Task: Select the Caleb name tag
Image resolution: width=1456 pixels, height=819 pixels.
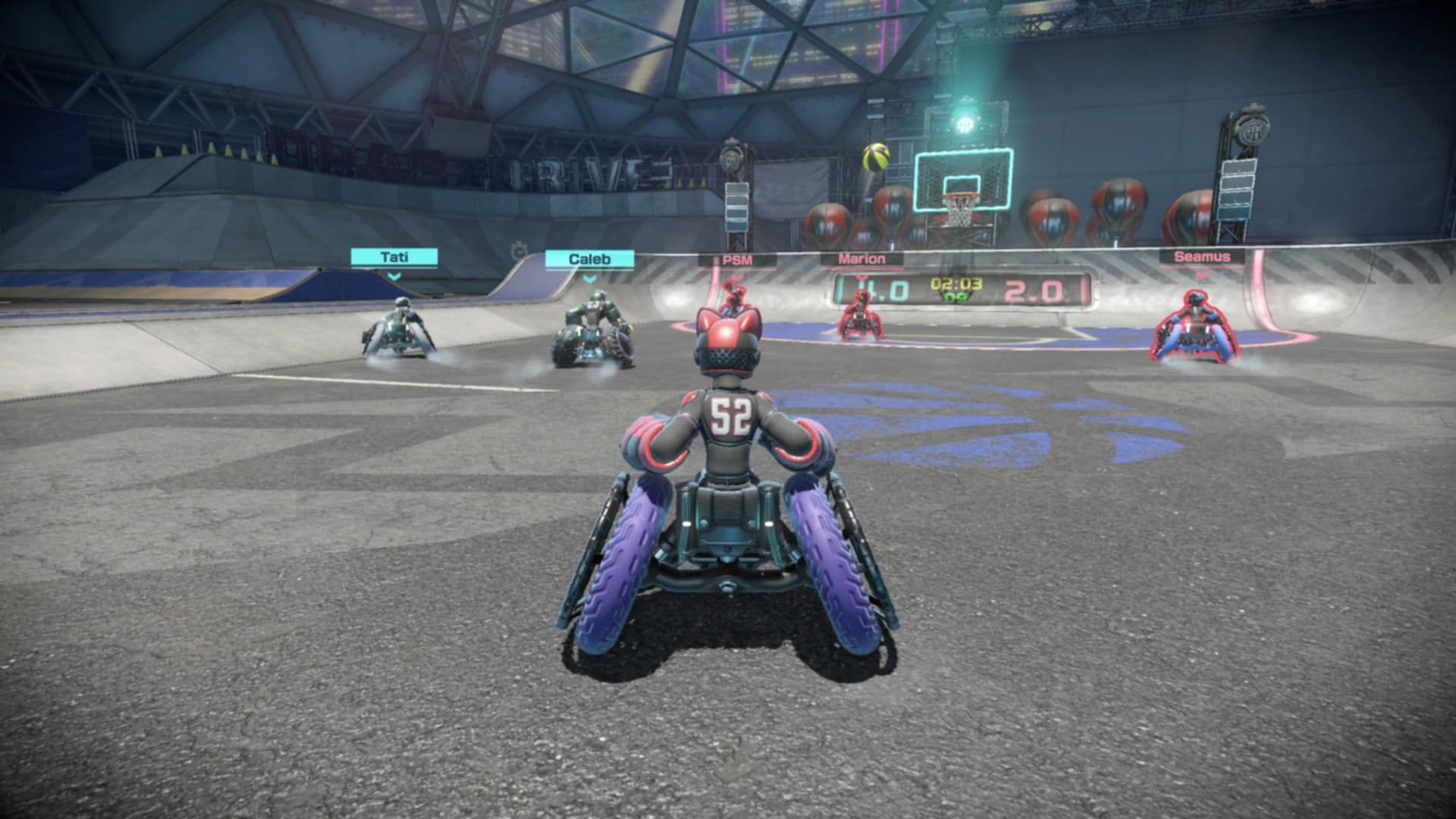Action: pyautogui.click(x=588, y=259)
